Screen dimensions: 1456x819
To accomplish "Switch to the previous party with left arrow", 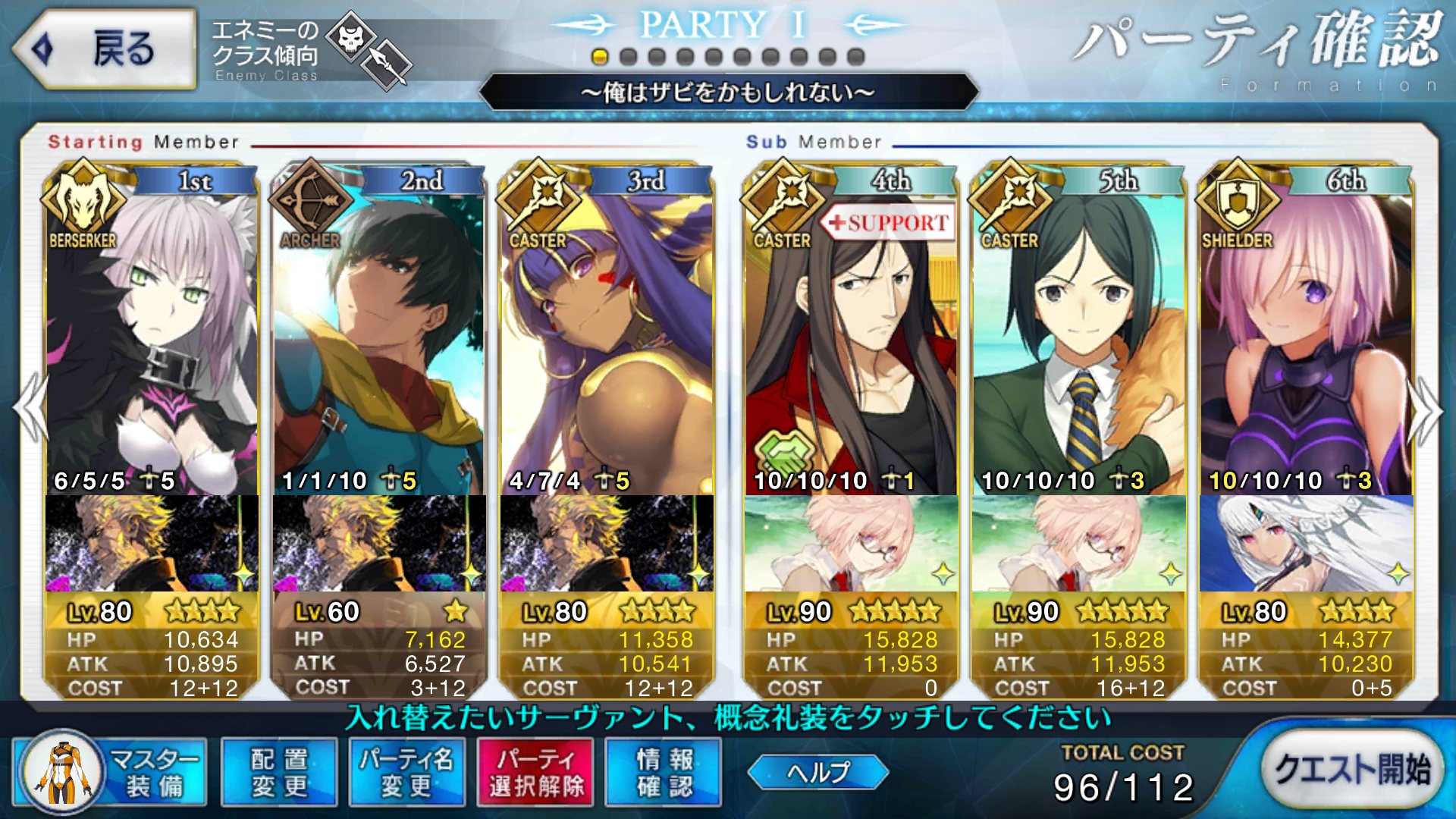I will click(x=30, y=408).
